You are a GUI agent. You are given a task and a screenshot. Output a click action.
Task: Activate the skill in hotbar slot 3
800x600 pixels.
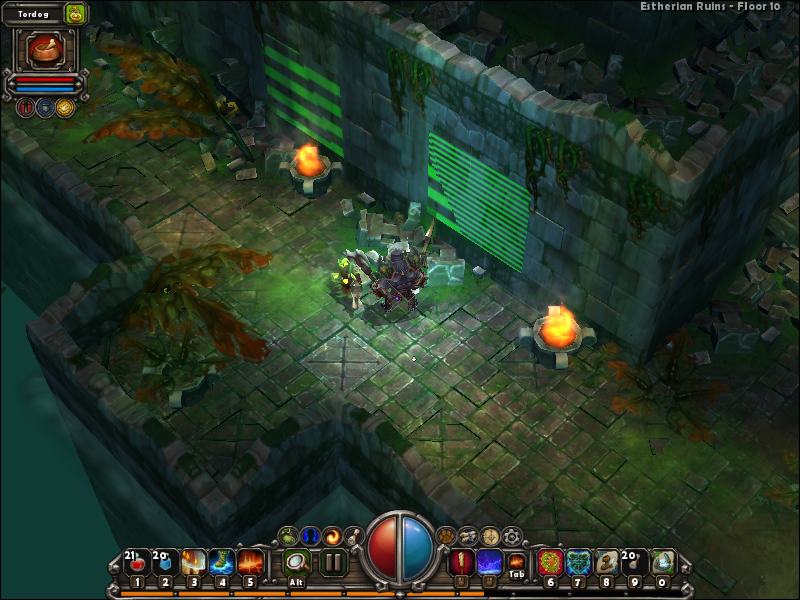(x=194, y=563)
